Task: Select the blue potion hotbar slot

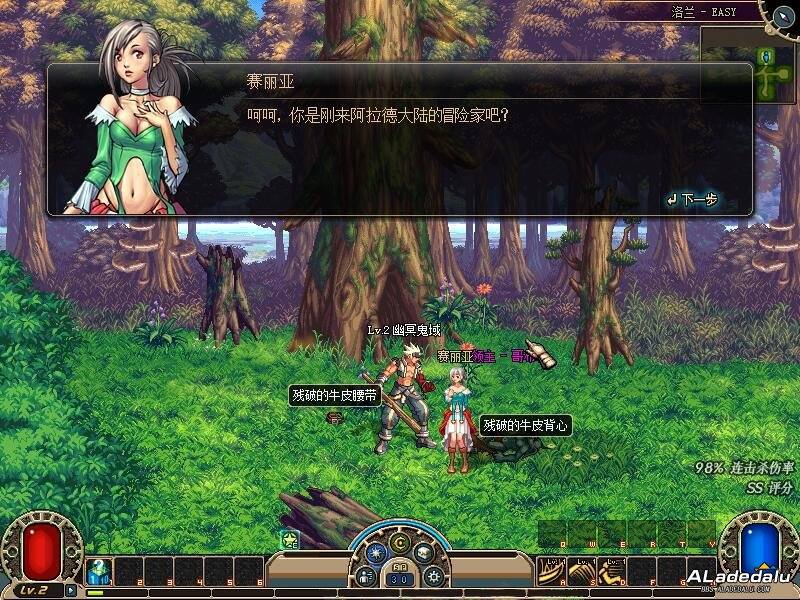Action: point(99,571)
